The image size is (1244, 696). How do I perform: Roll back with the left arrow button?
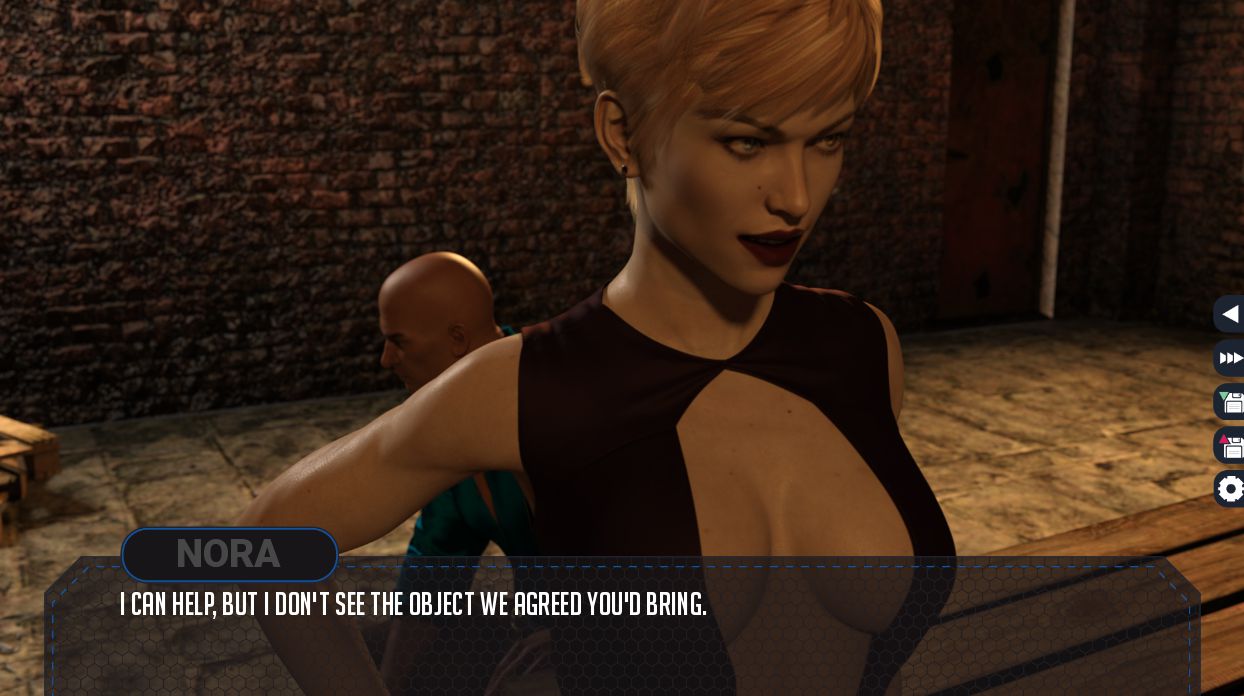1231,314
